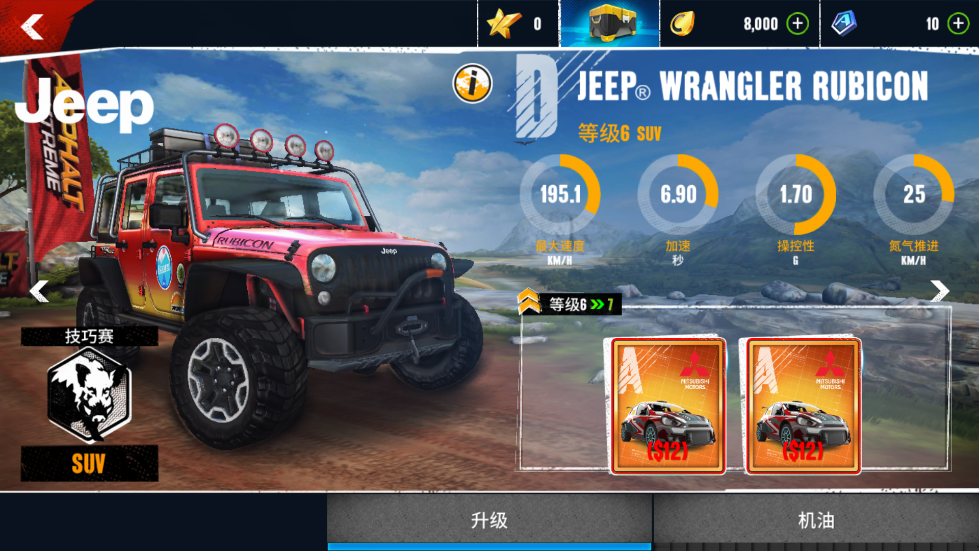Switch to the previous vehicle with left arrow
Screen dimensions: 979x551
[39, 291]
